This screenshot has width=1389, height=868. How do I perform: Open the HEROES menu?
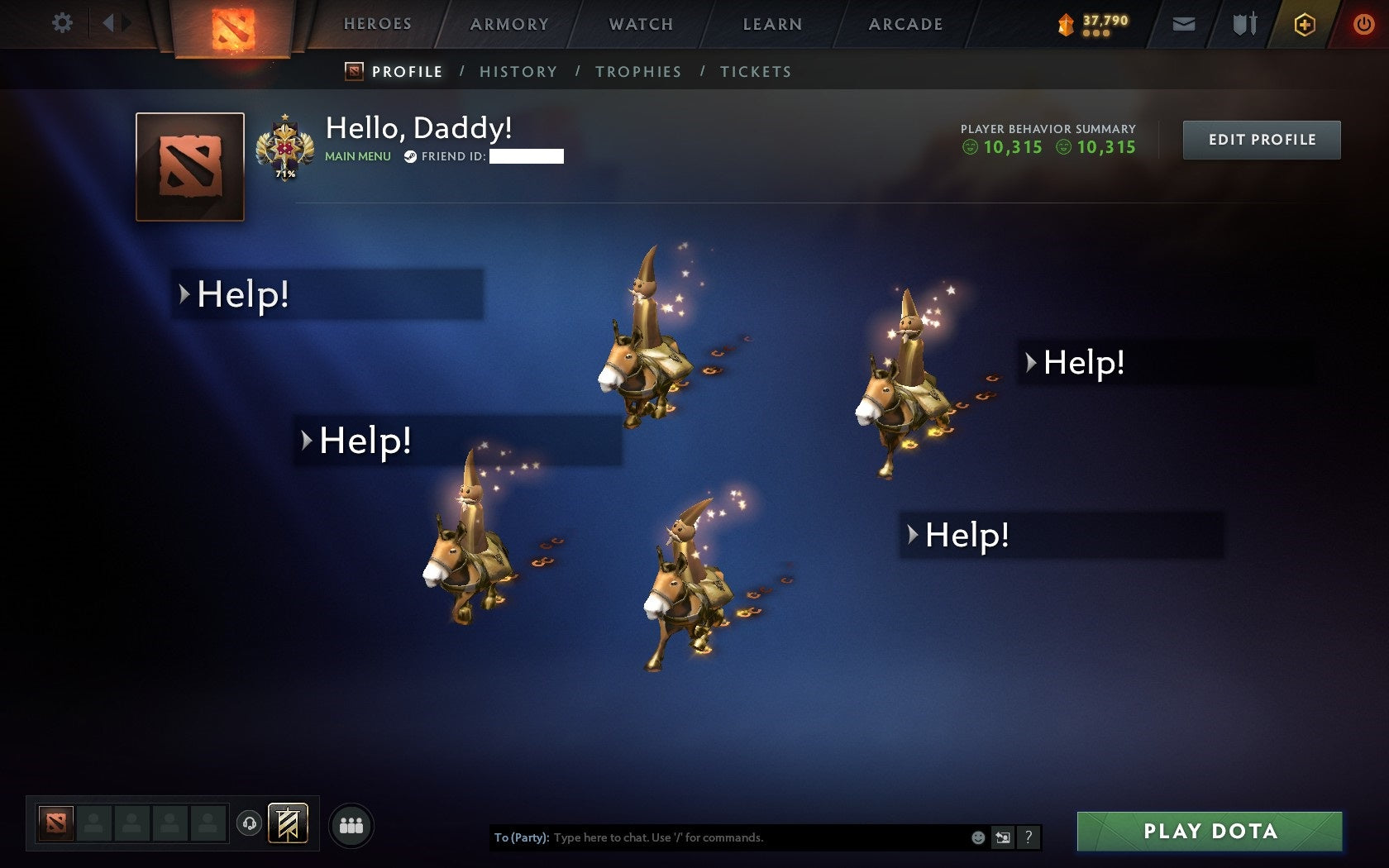pos(377,24)
